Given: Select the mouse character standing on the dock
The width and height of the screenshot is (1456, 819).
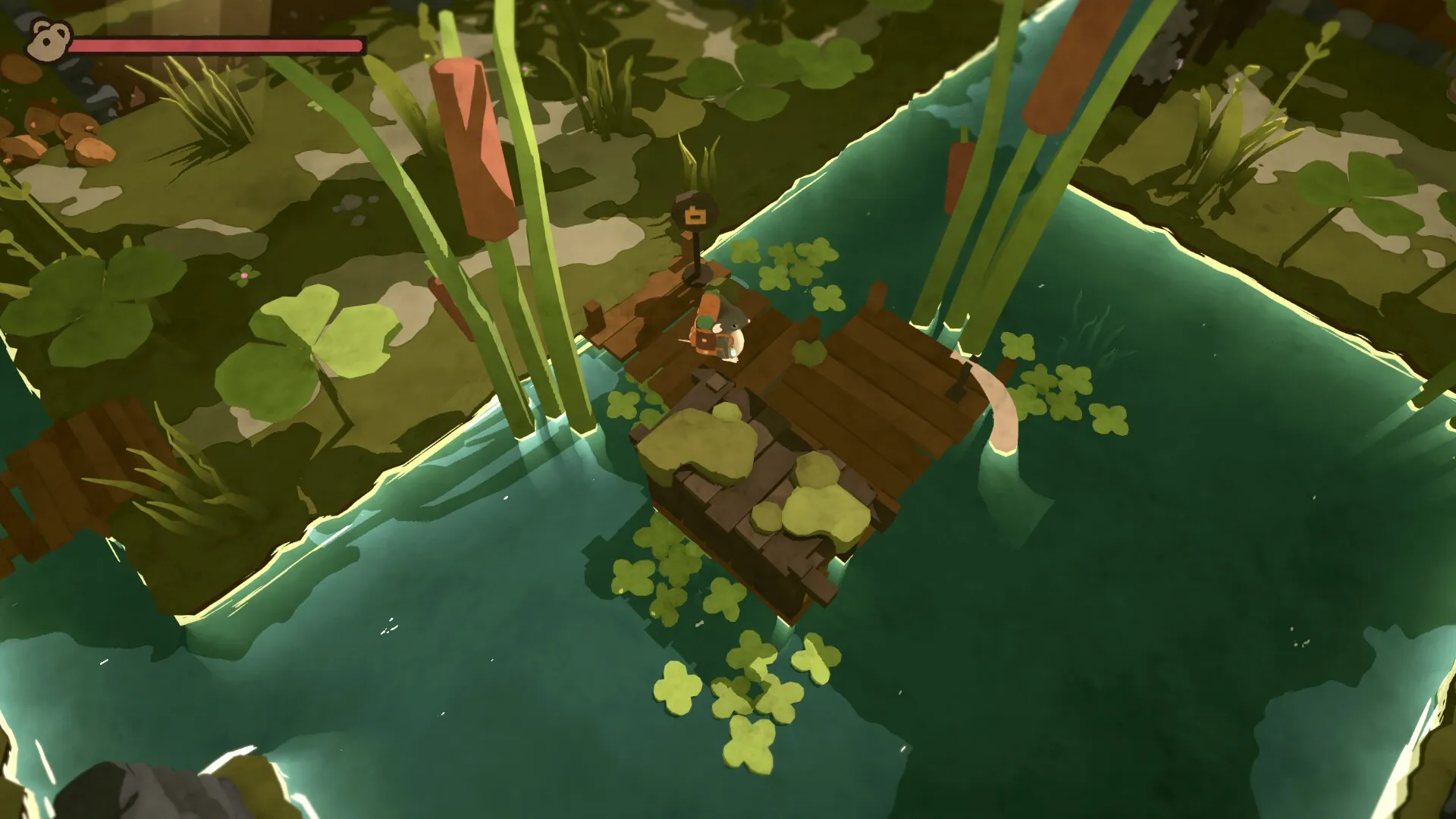Looking at the screenshot, I should [x=724, y=326].
